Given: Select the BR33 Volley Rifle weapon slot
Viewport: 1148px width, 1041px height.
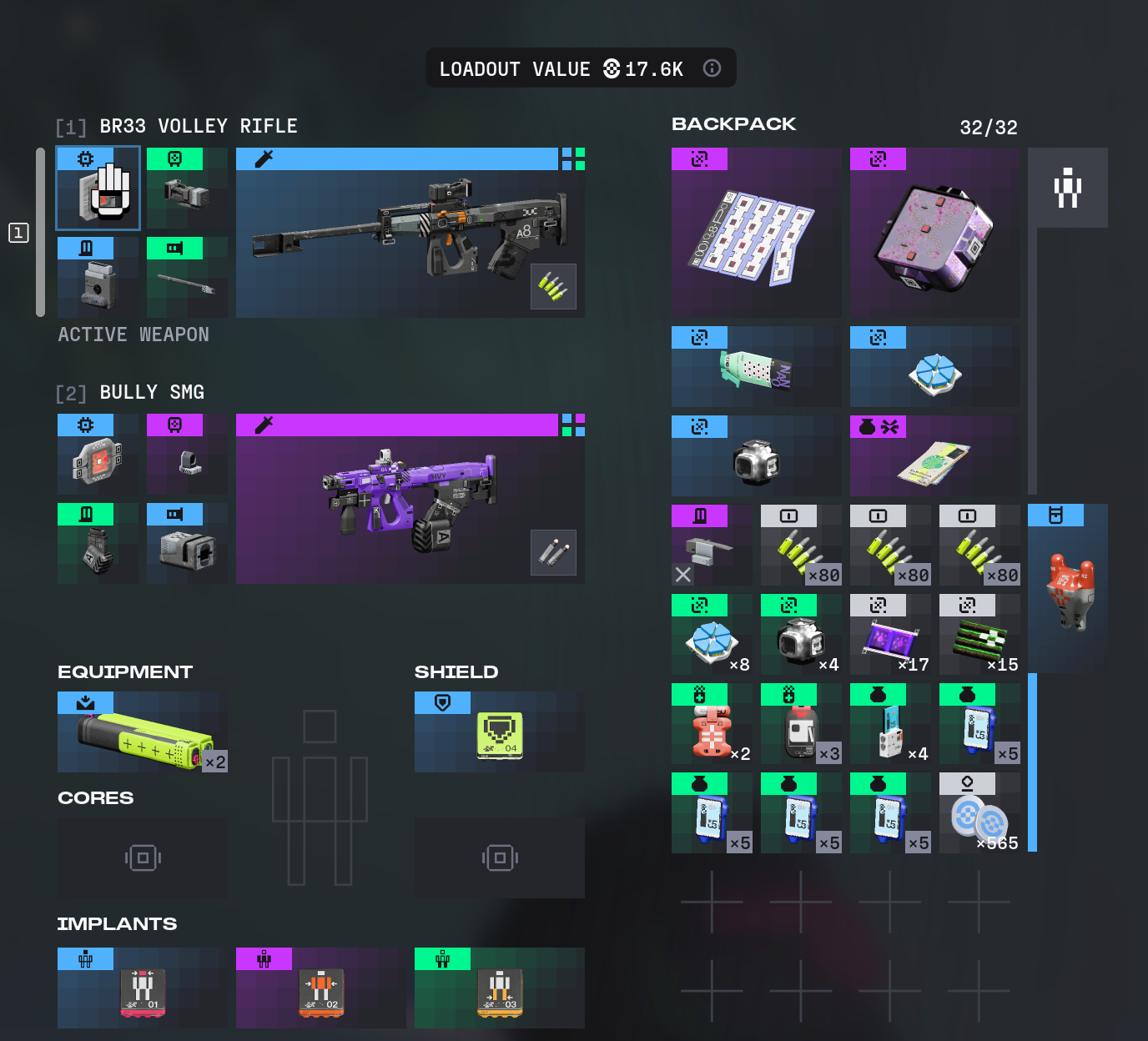Looking at the screenshot, I should coord(410,234).
